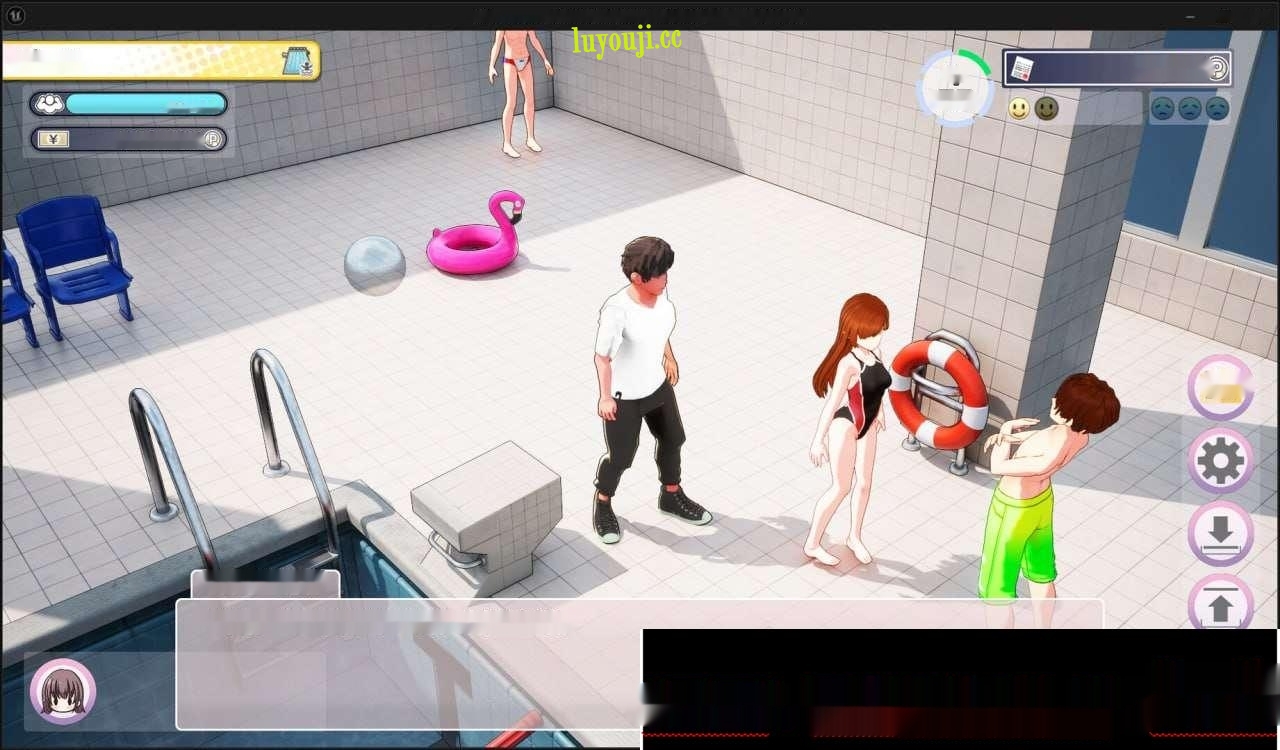The image size is (1280, 750).
Task: Click the save game download icon
Action: [x=1219, y=533]
